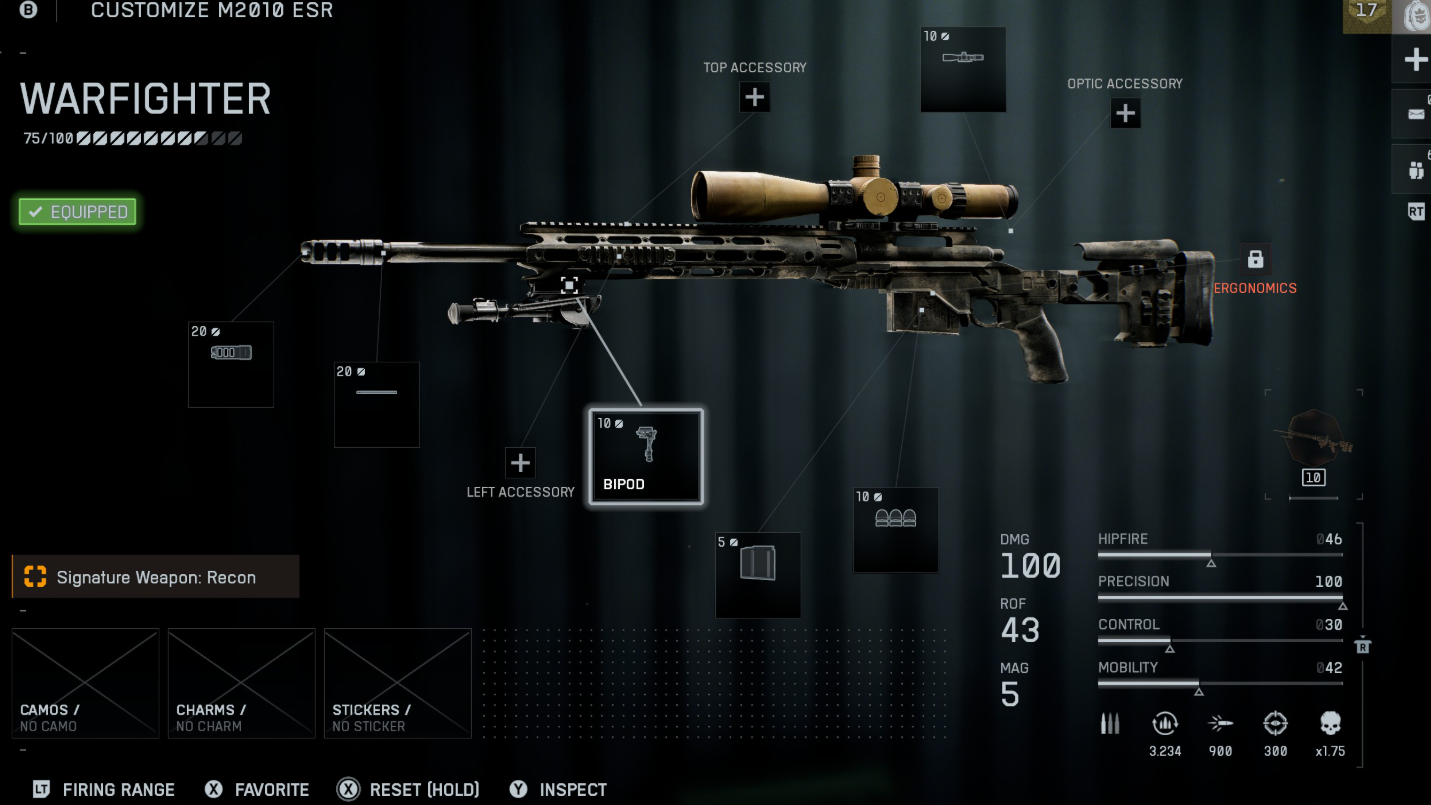Click the plus icon in sidebar
Image resolution: width=1431 pixels, height=805 pixels.
point(1415,60)
